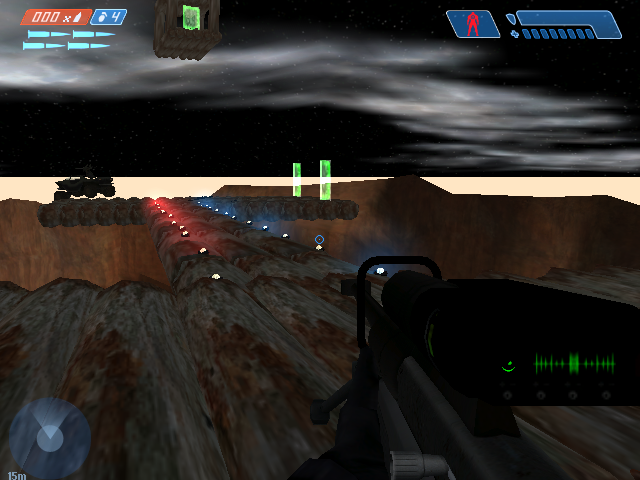Click the red Spartan shield status icon

tap(472, 24)
